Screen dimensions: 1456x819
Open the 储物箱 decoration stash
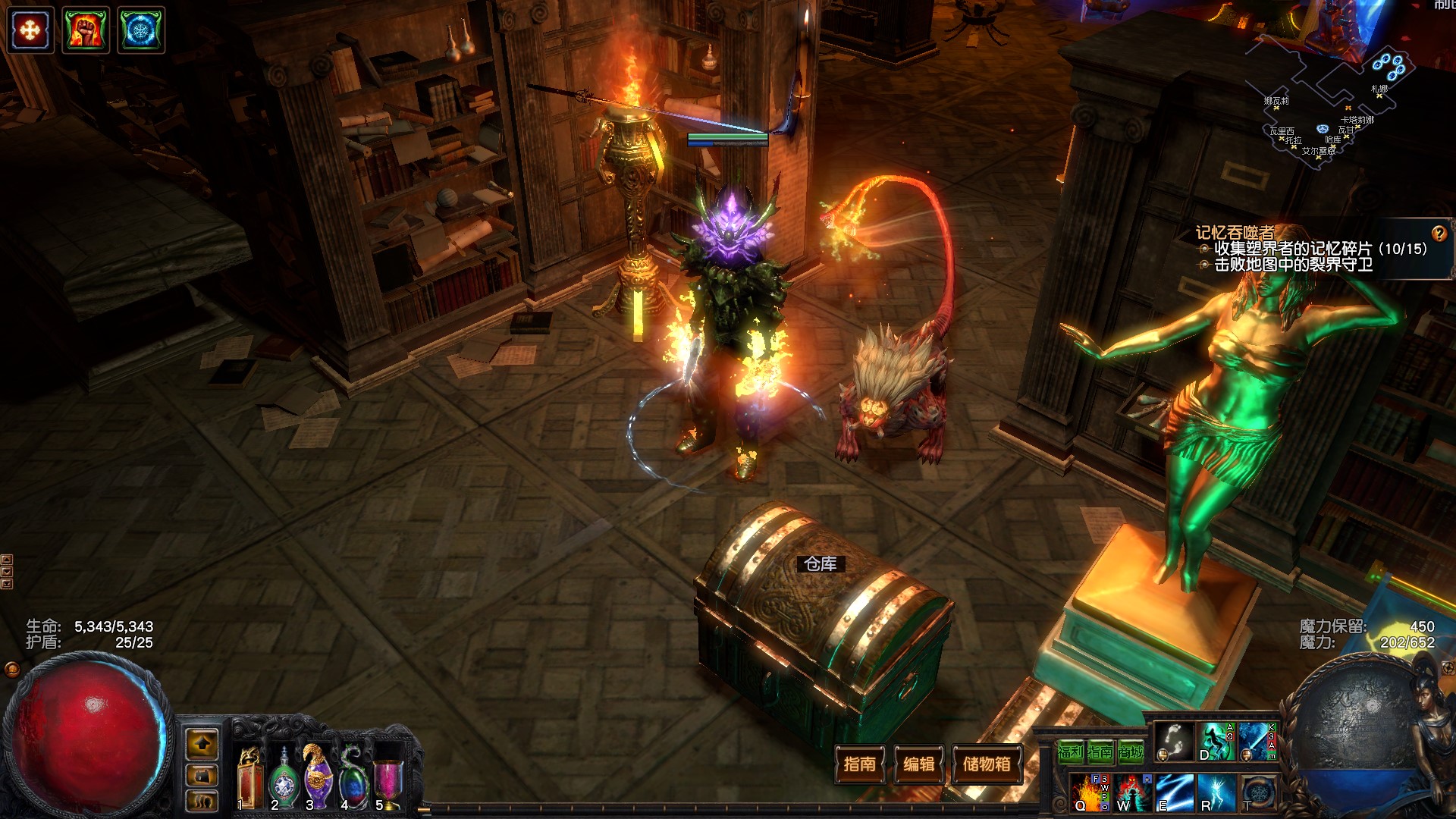pyautogui.click(x=986, y=764)
